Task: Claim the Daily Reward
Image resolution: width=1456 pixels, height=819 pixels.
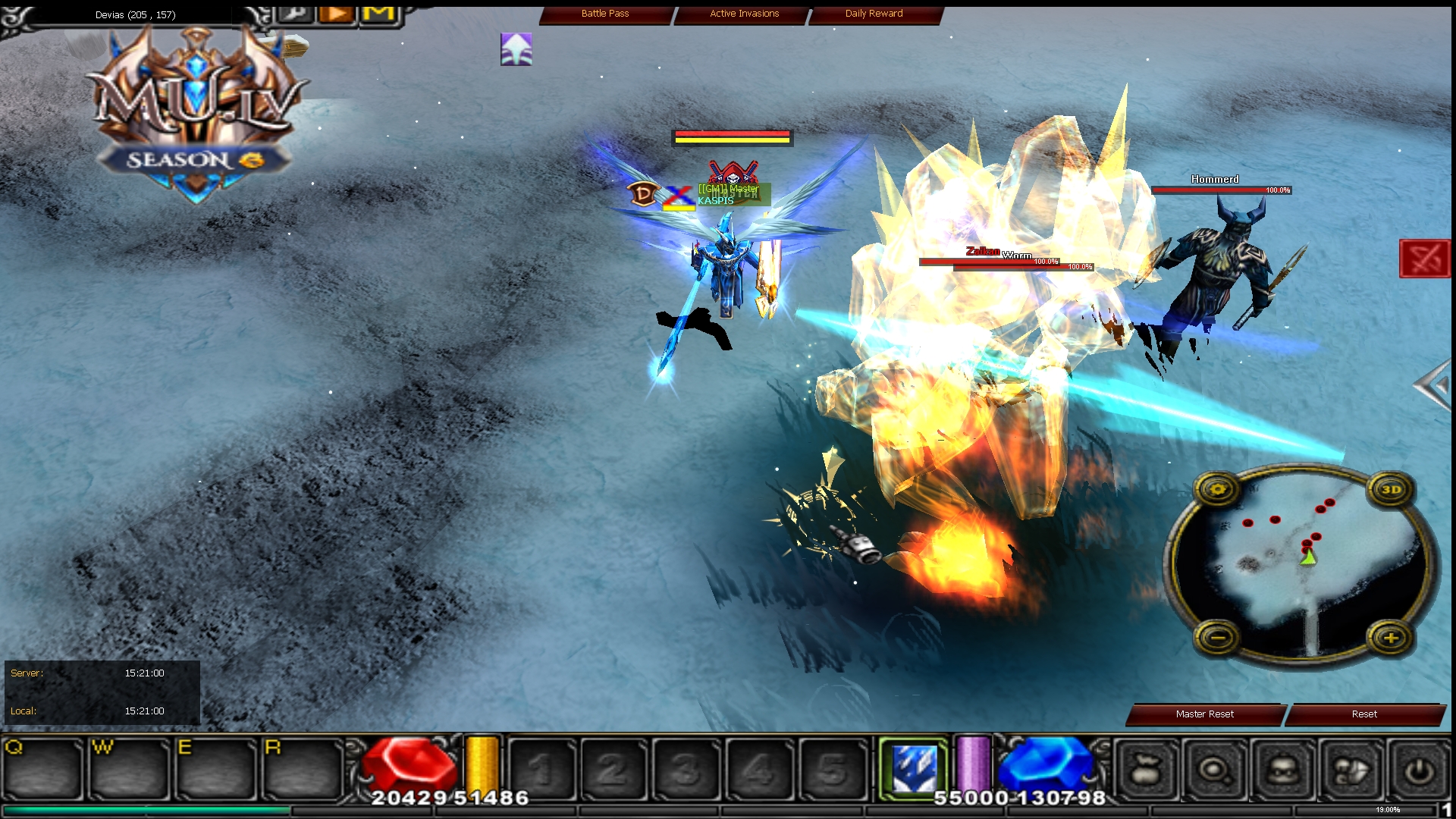Action: click(874, 14)
